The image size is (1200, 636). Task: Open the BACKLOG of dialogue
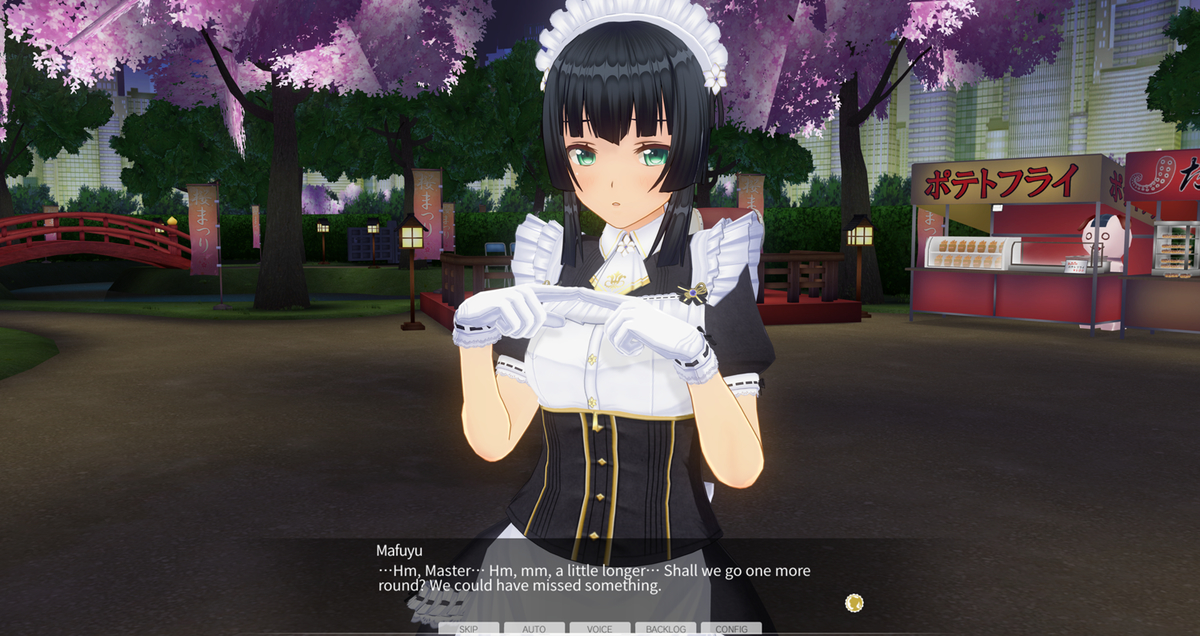[665, 629]
